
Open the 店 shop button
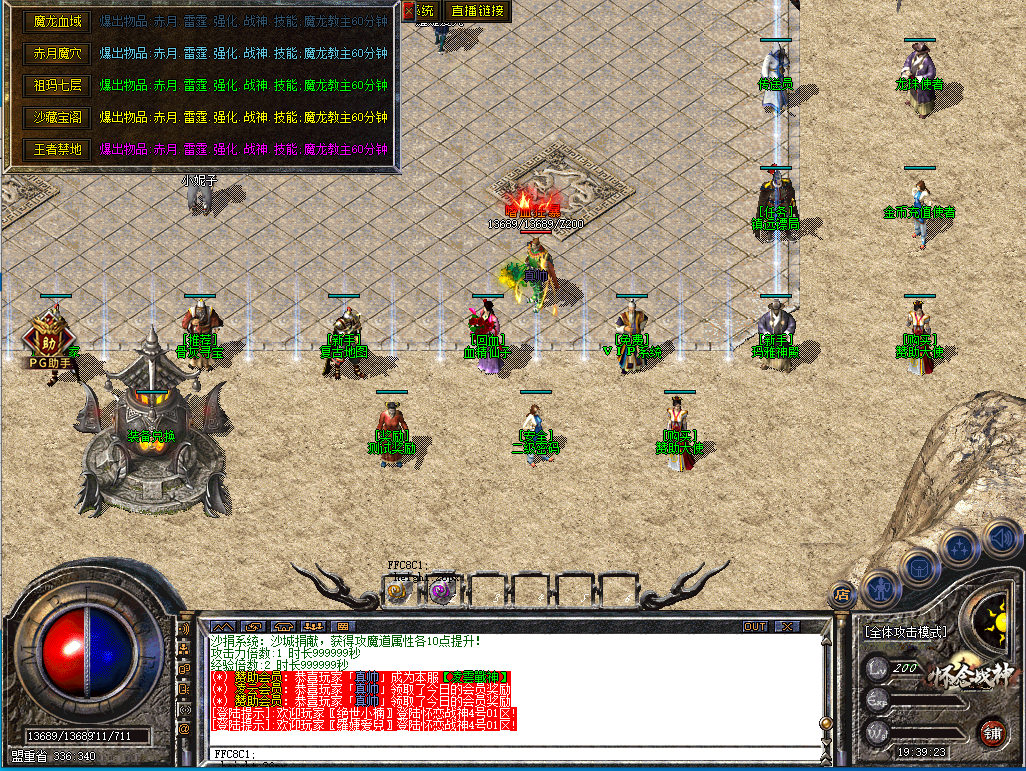pyautogui.click(x=842, y=596)
